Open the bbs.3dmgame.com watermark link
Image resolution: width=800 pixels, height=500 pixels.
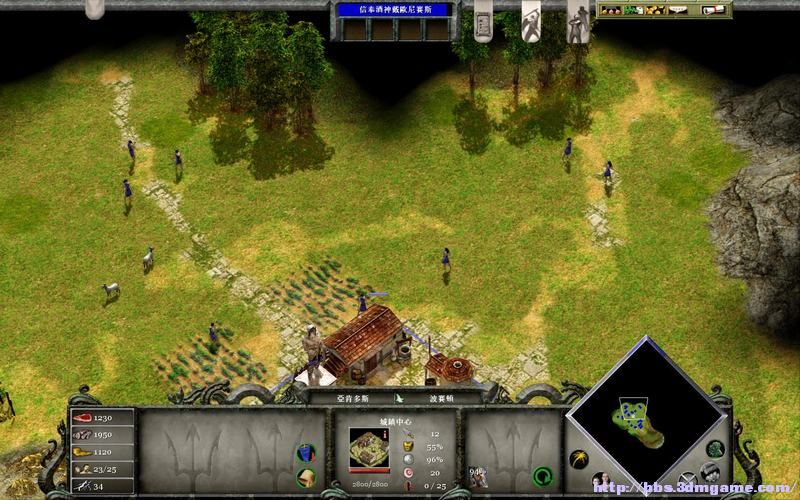(691, 487)
